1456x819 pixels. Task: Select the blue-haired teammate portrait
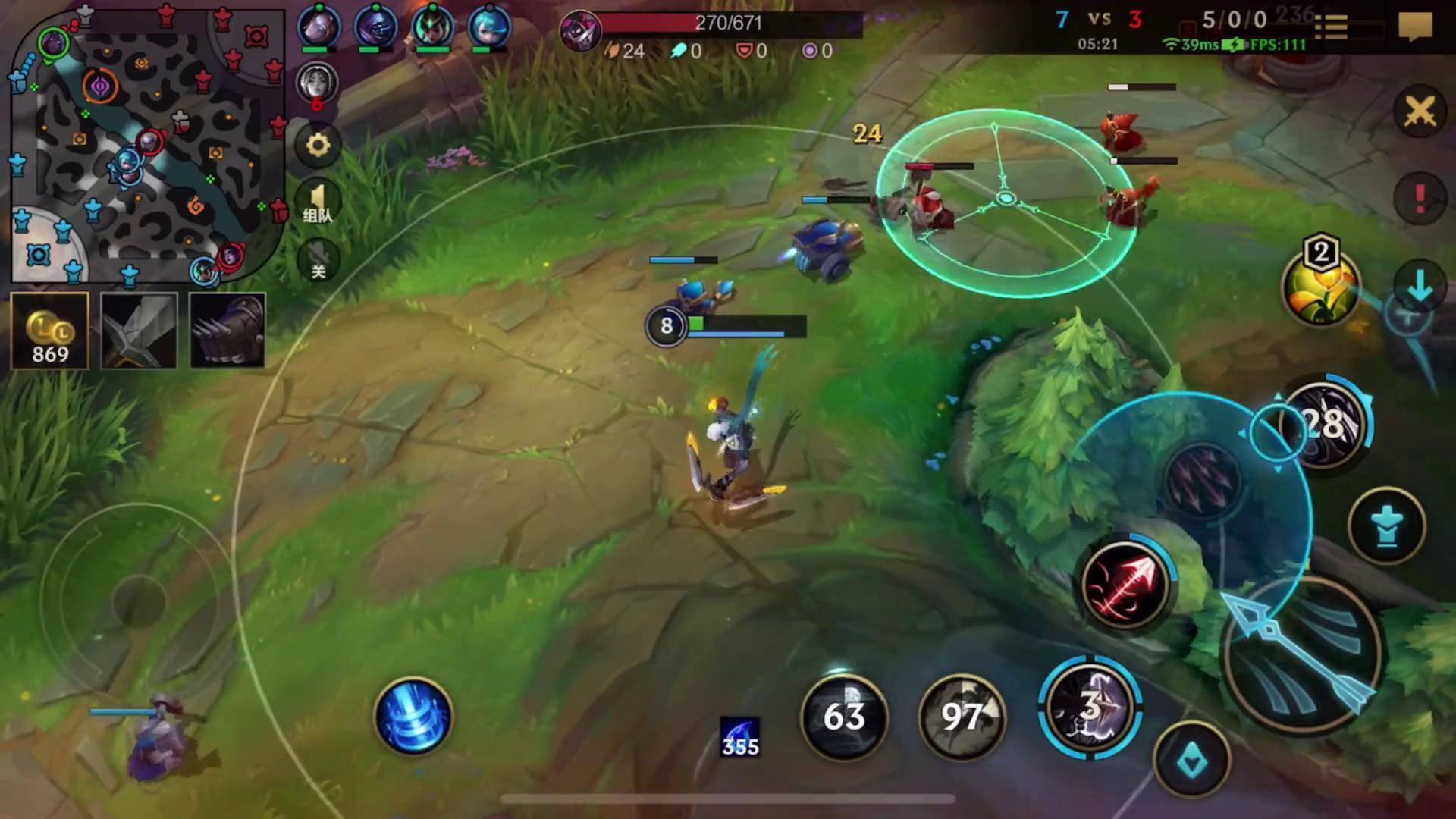click(x=489, y=27)
